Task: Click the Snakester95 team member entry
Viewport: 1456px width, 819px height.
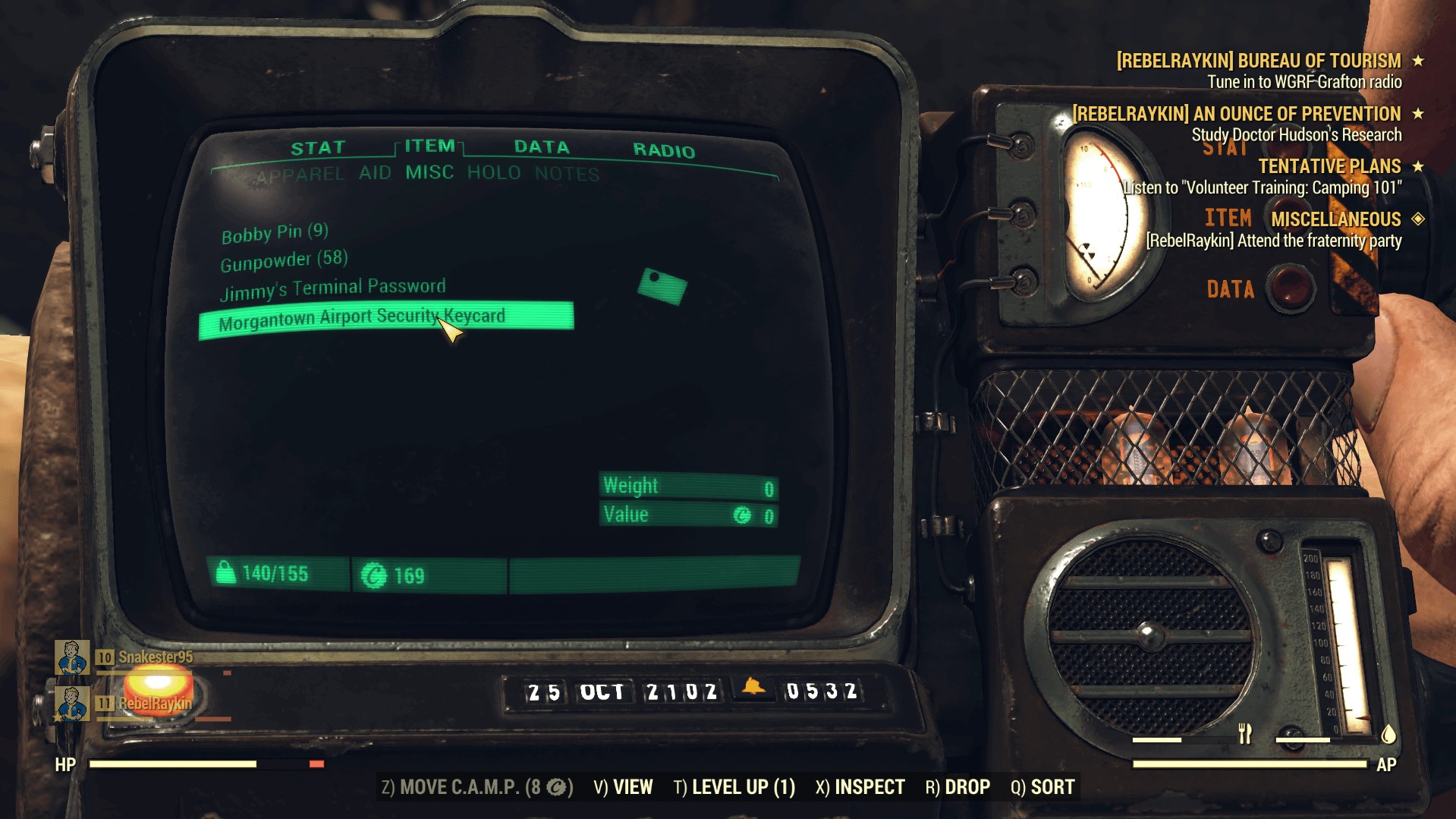Action: (155, 657)
